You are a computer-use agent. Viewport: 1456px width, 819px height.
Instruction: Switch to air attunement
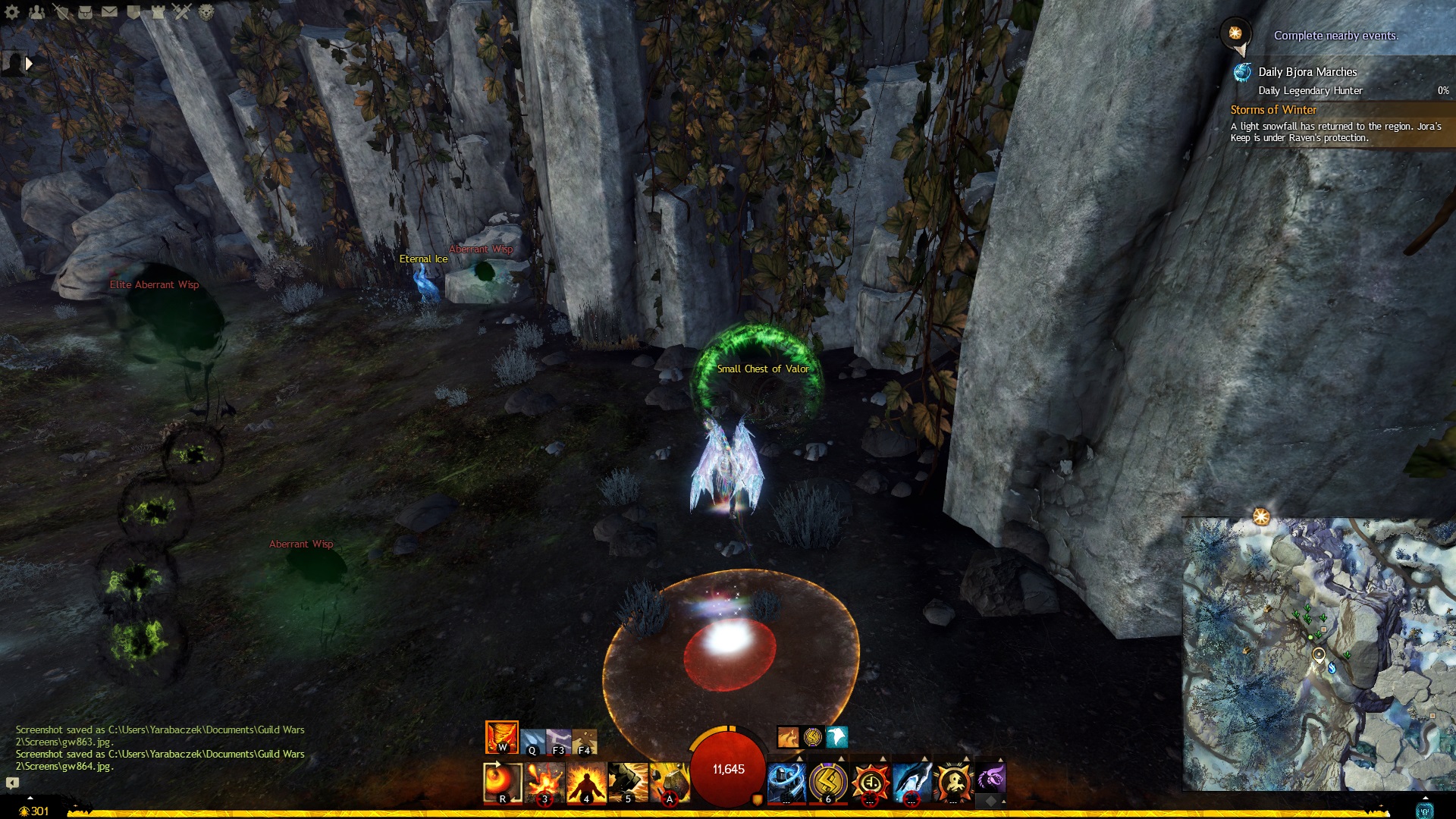click(559, 741)
